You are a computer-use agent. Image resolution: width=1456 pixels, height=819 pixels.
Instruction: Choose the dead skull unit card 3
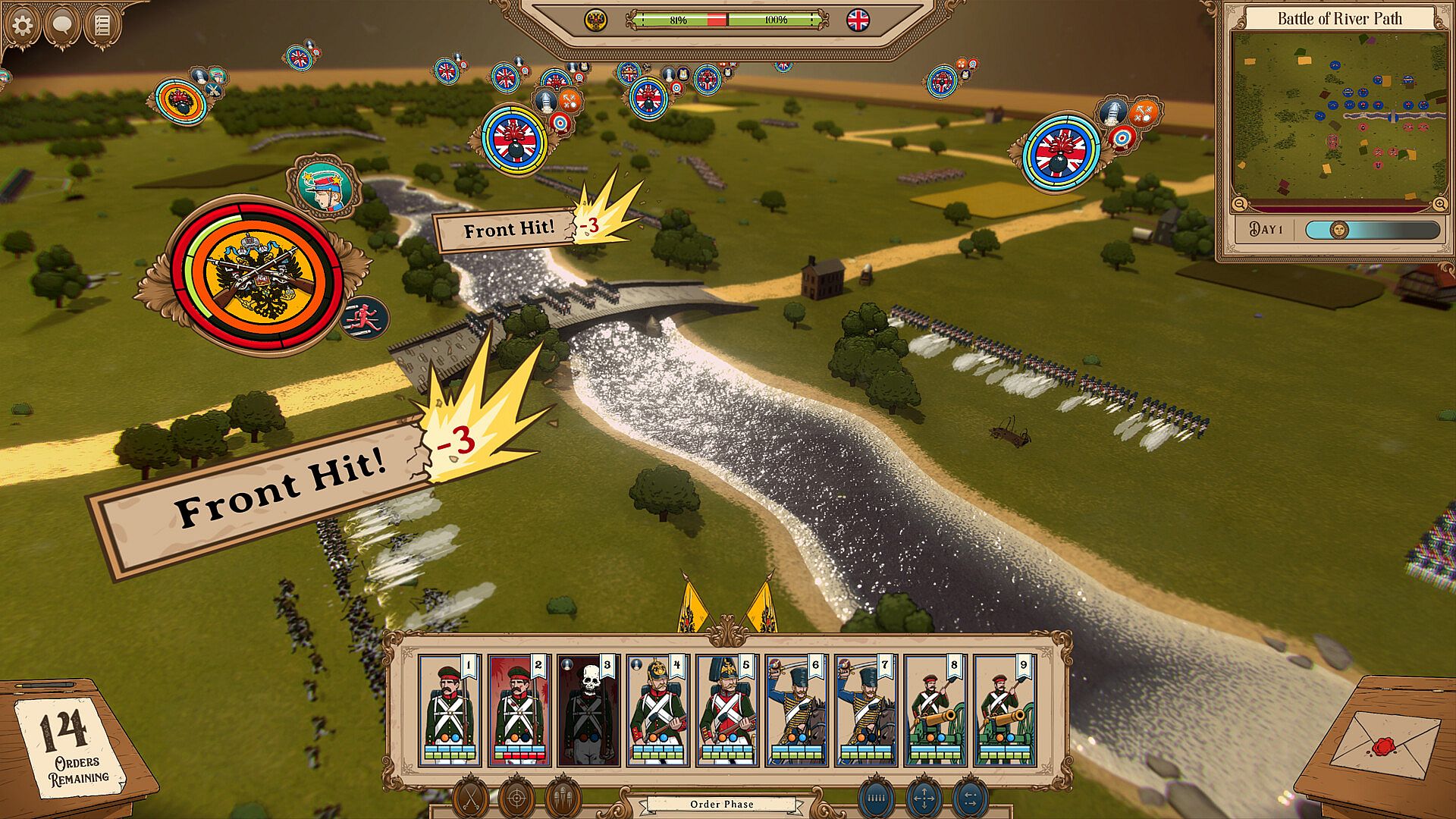pyautogui.click(x=588, y=711)
